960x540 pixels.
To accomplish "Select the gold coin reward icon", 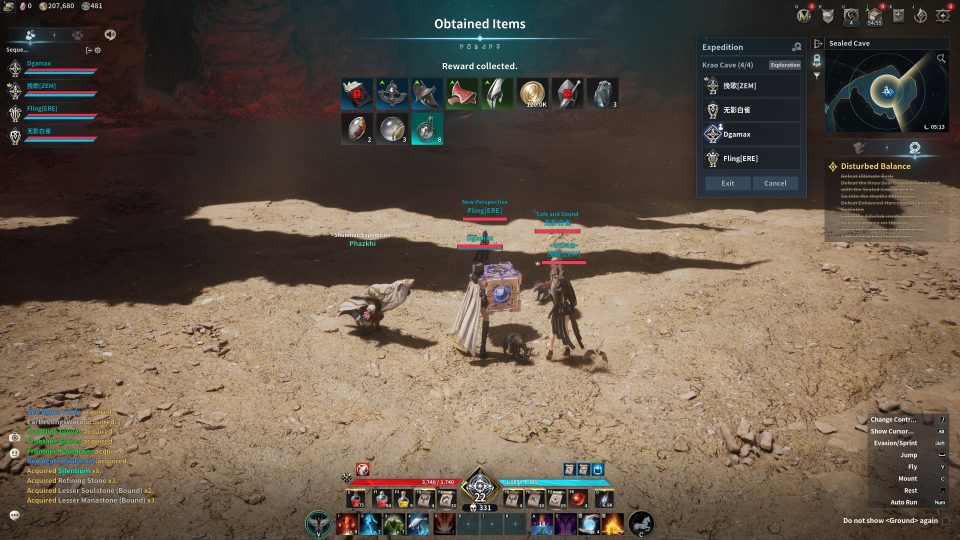I will tap(532, 93).
